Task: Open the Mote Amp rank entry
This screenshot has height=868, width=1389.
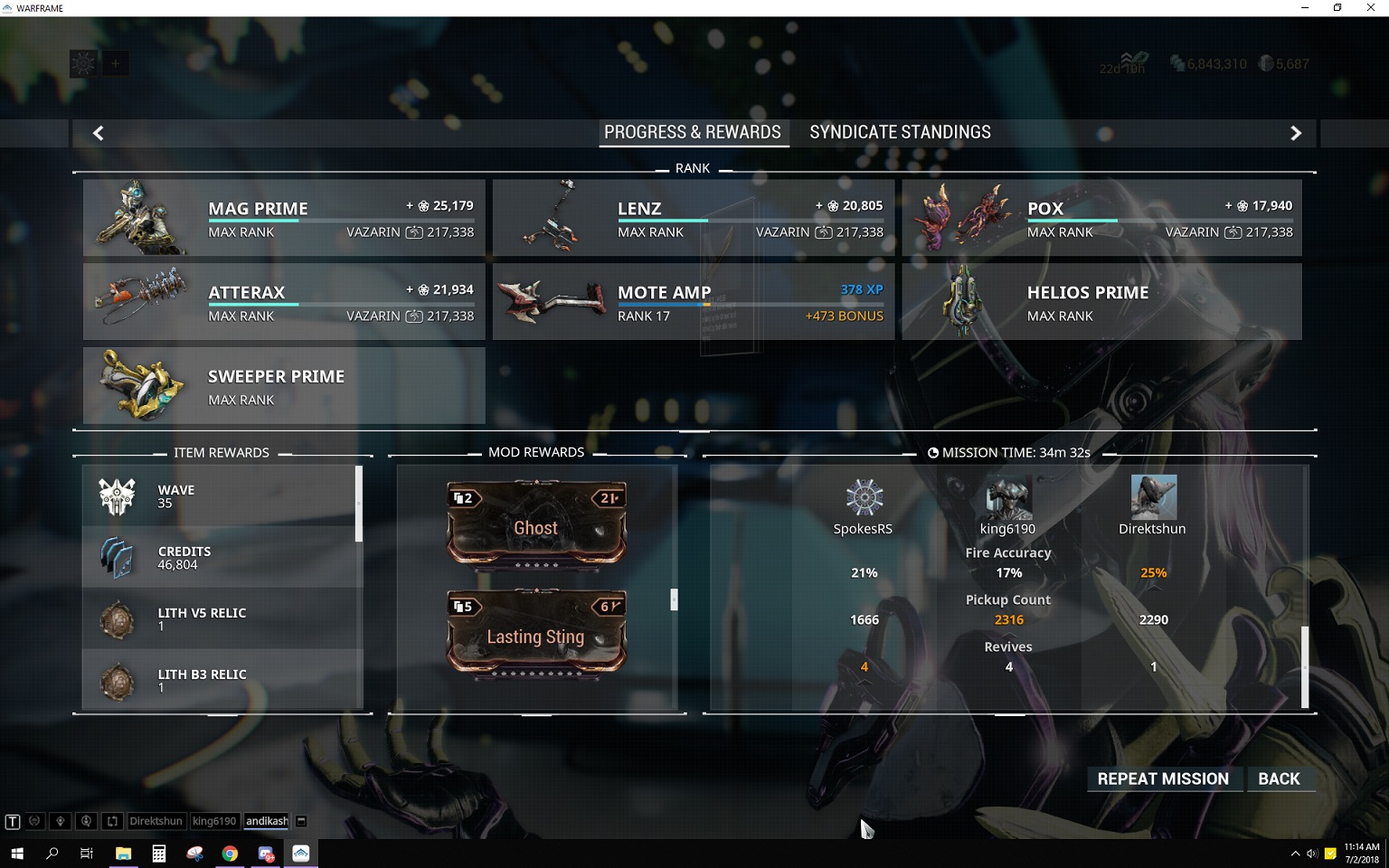Action: (x=693, y=302)
